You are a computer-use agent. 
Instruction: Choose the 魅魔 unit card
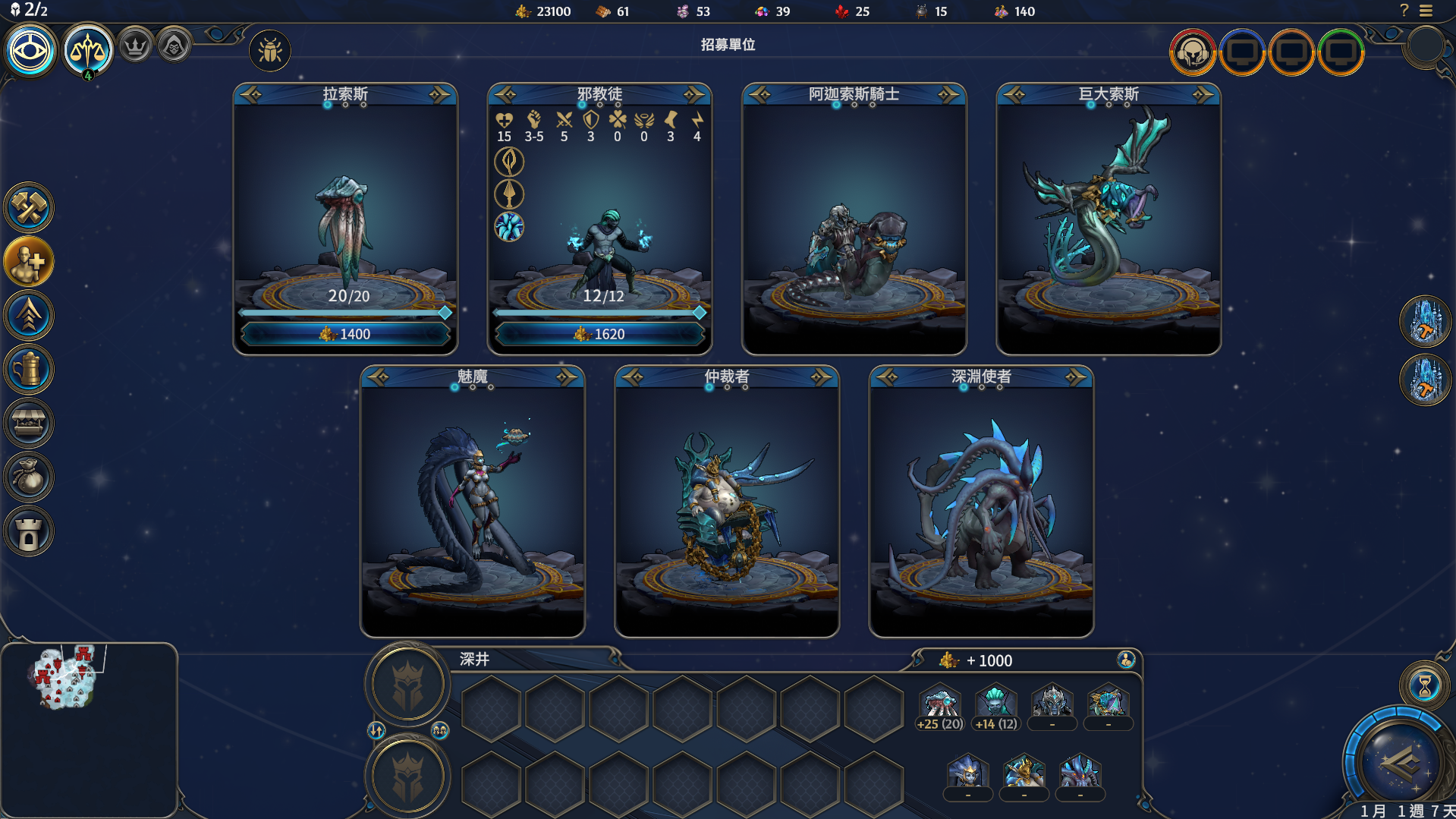pos(472,502)
